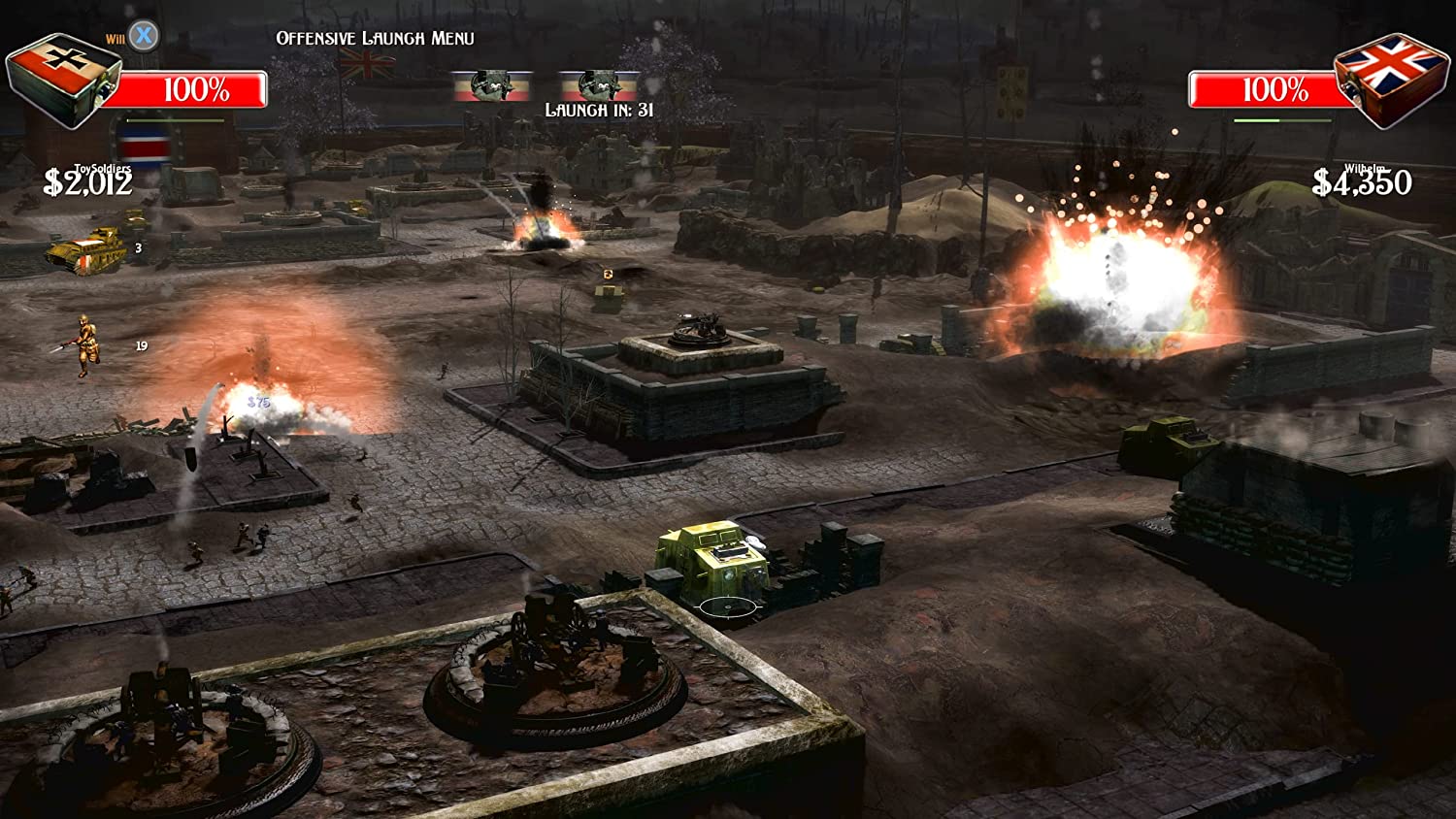1456x819 pixels.
Task: Click the German iron cross toybox icon
Action: tap(62, 80)
